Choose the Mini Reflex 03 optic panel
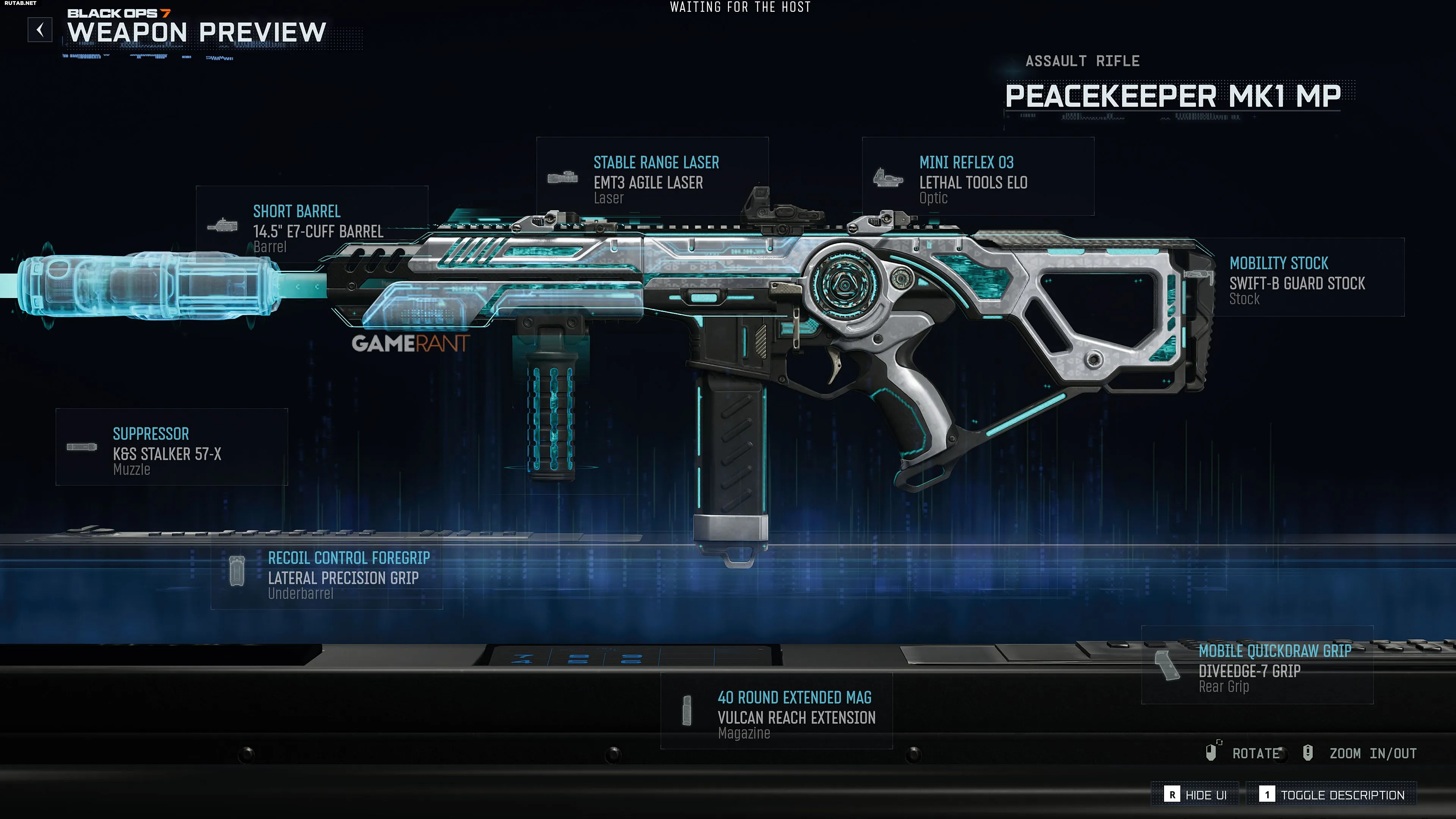This screenshot has height=819, width=1456. [x=977, y=176]
